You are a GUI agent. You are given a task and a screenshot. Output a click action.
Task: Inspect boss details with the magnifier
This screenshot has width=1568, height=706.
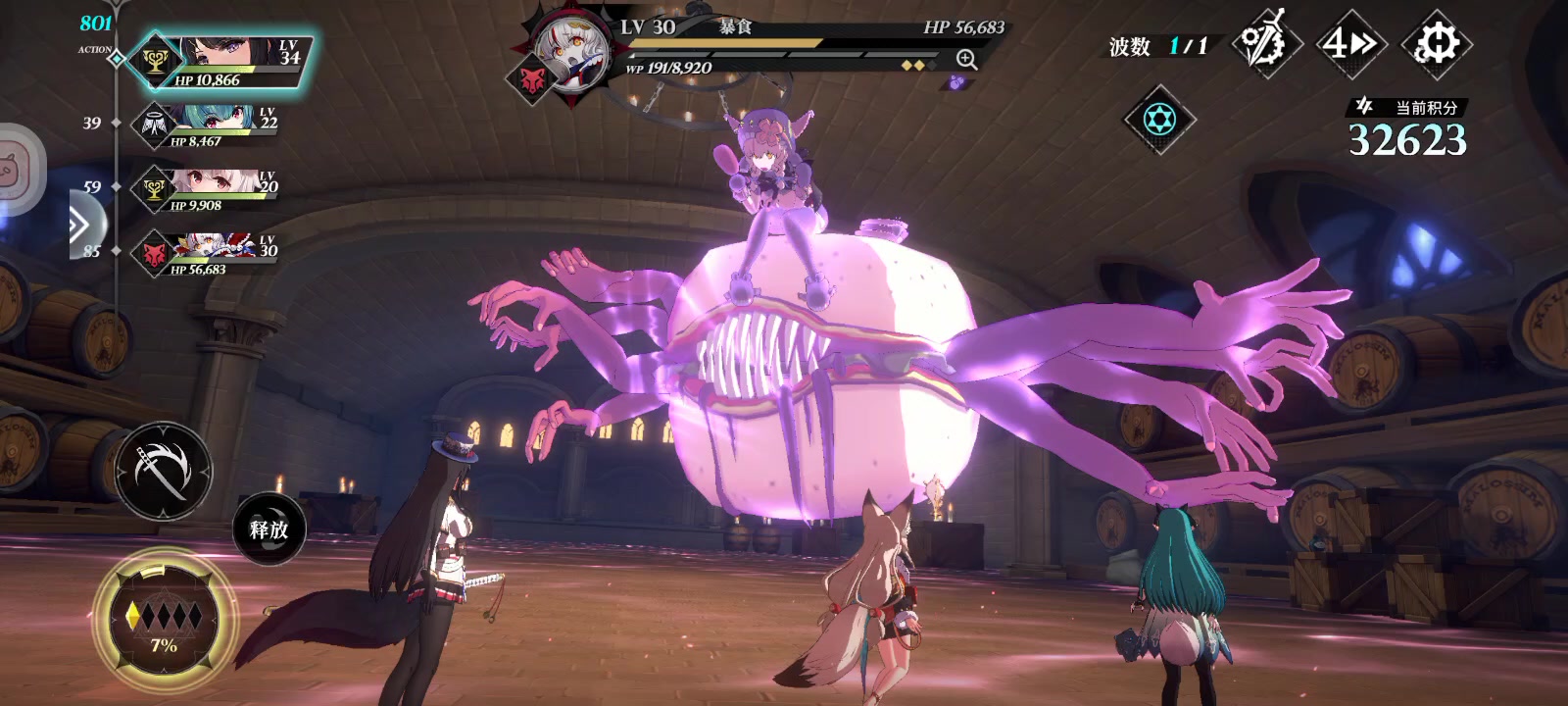[966, 60]
